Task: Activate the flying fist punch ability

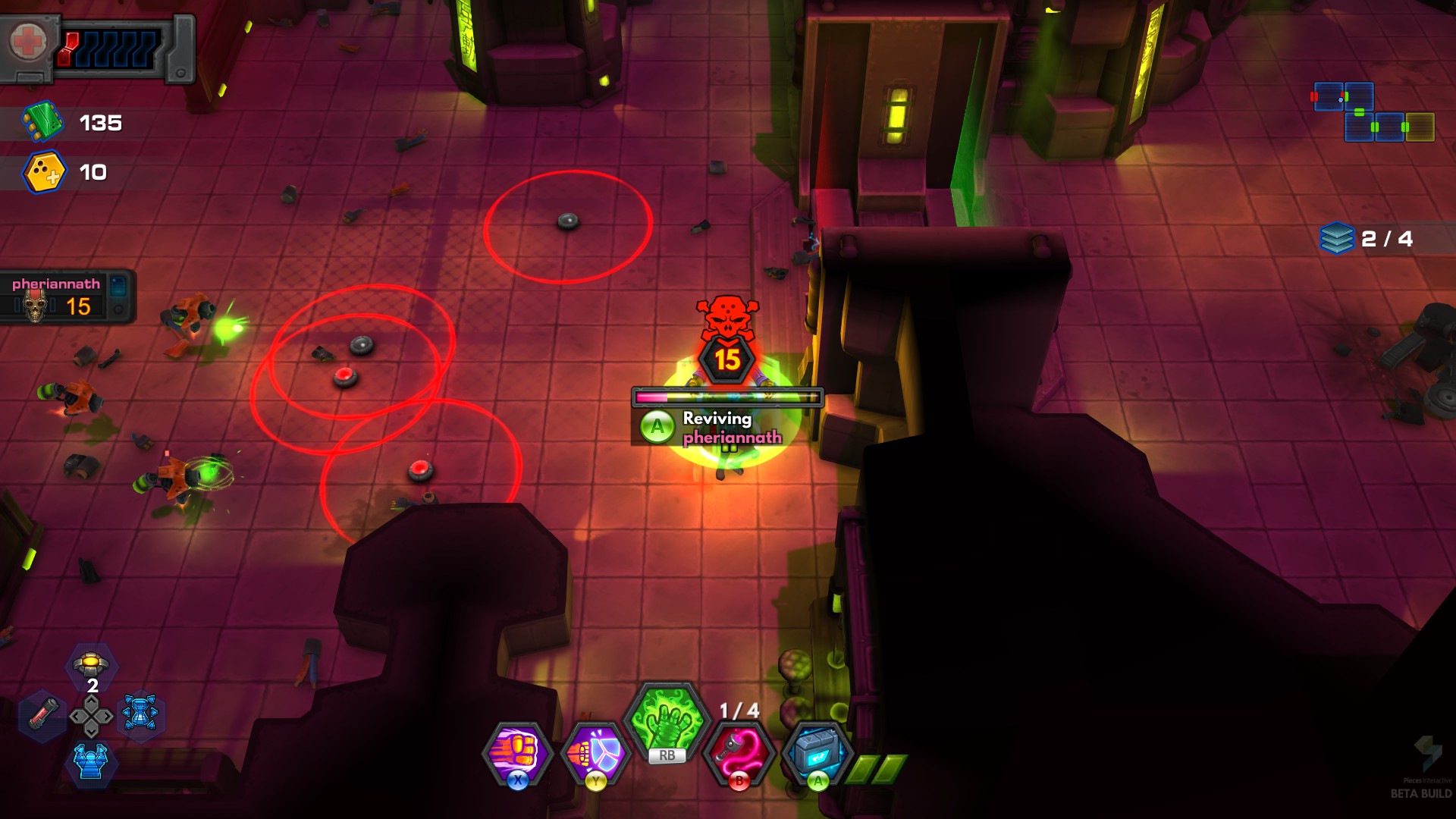Action: point(517,751)
